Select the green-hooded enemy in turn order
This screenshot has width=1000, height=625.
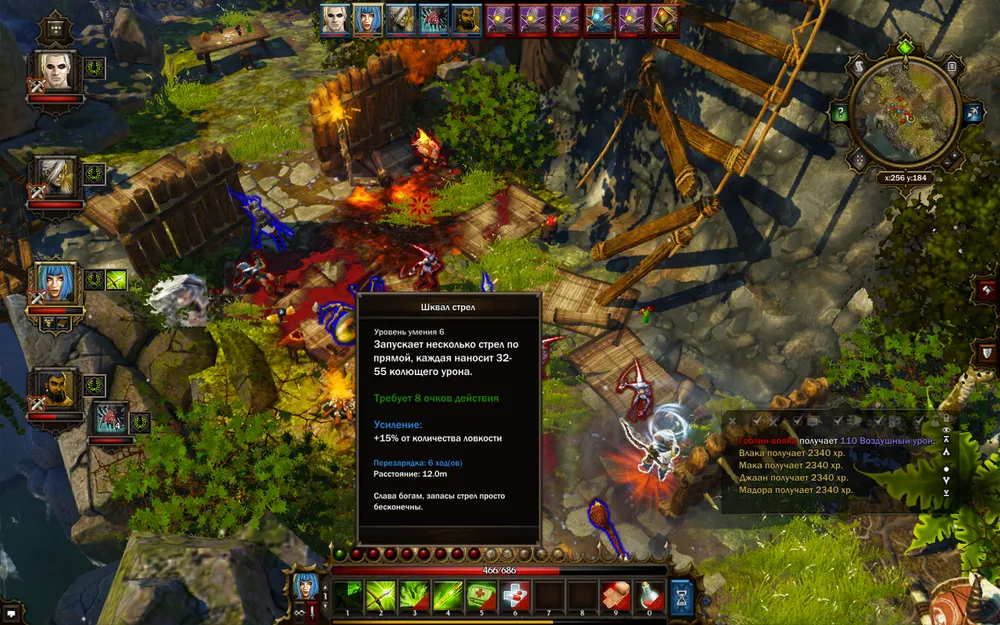pyautogui.click(x=663, y=20)
